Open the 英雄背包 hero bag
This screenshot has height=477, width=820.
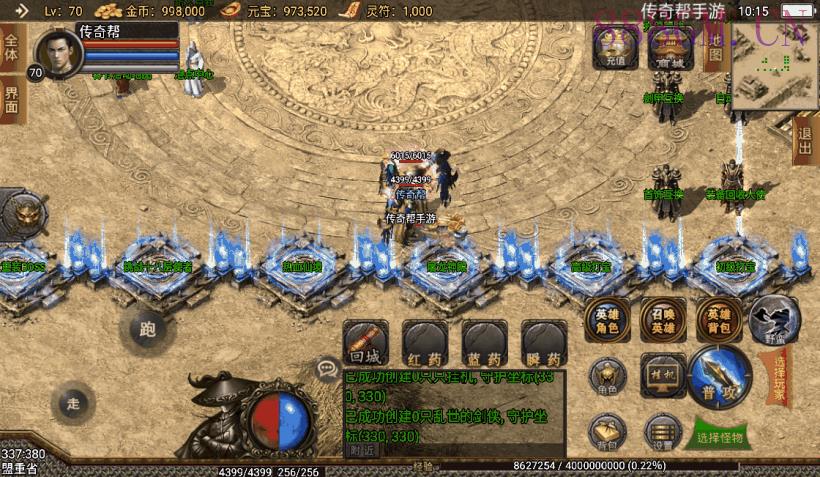click(x=719, y=317)
